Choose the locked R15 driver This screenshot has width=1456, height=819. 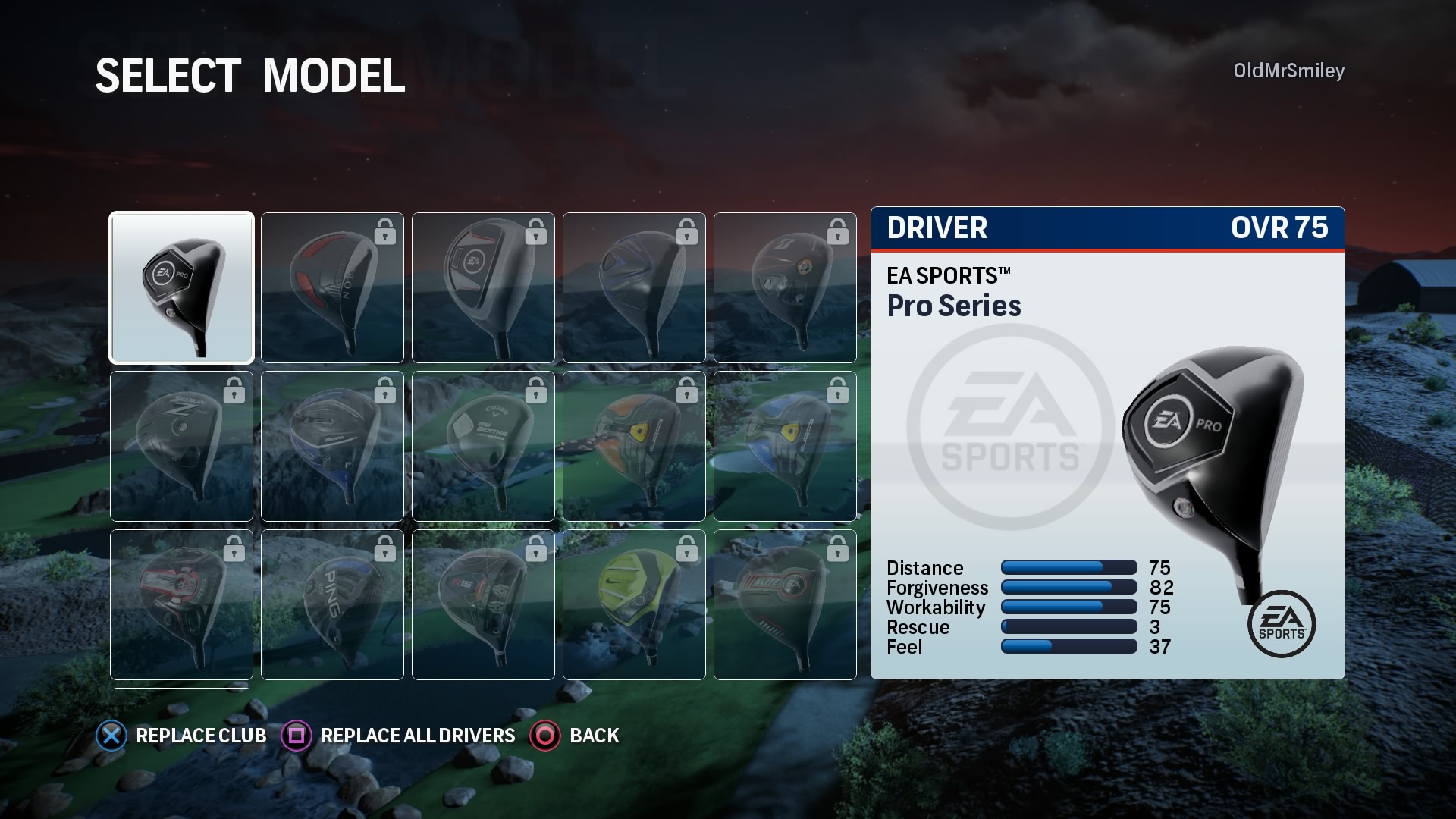pyautogui.click(x=483, y=604)
